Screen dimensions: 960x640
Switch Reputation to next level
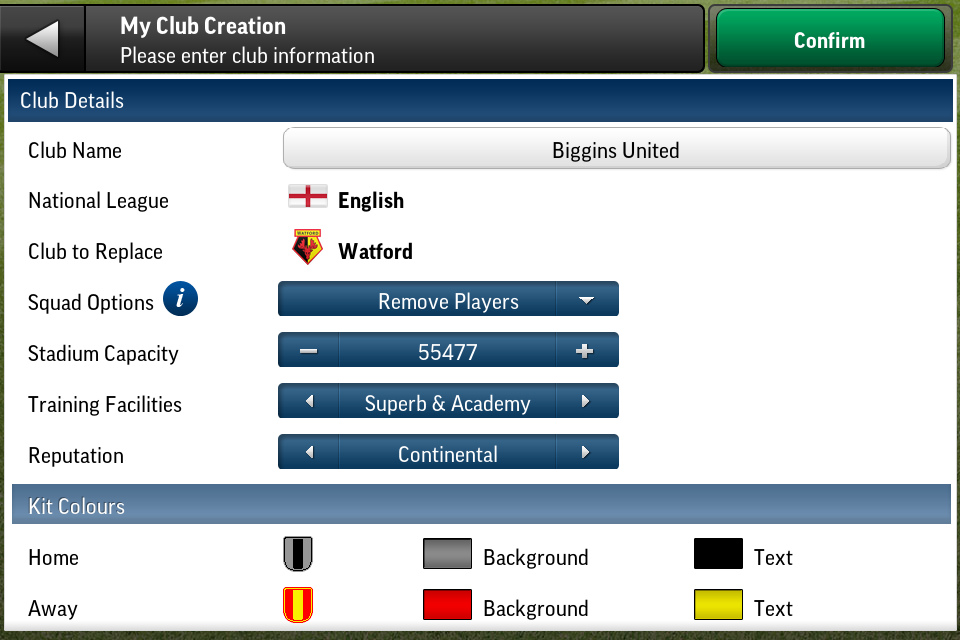click(x=585, y=453)
